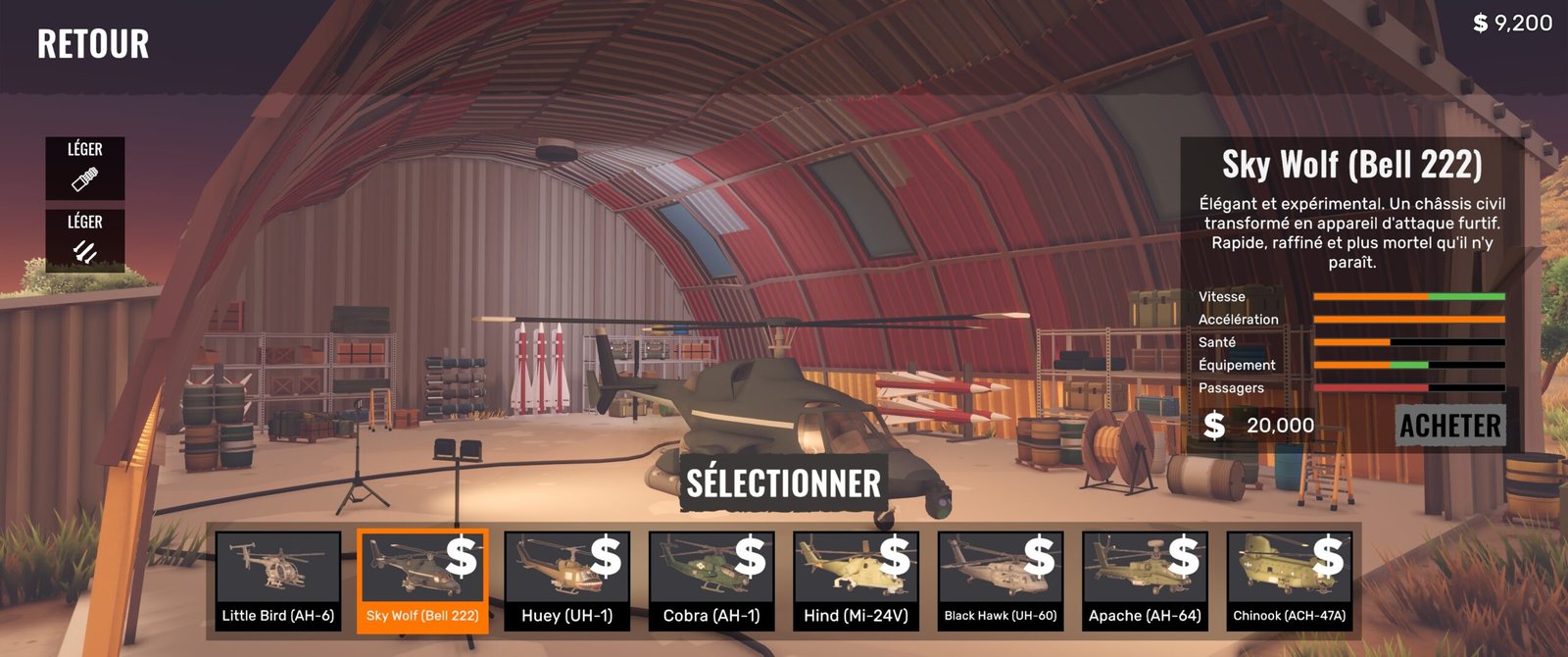Choose the Black Hawk (UH-60) tile
This screenshot has width=1568, height=657.
[x=1001, y=581]
